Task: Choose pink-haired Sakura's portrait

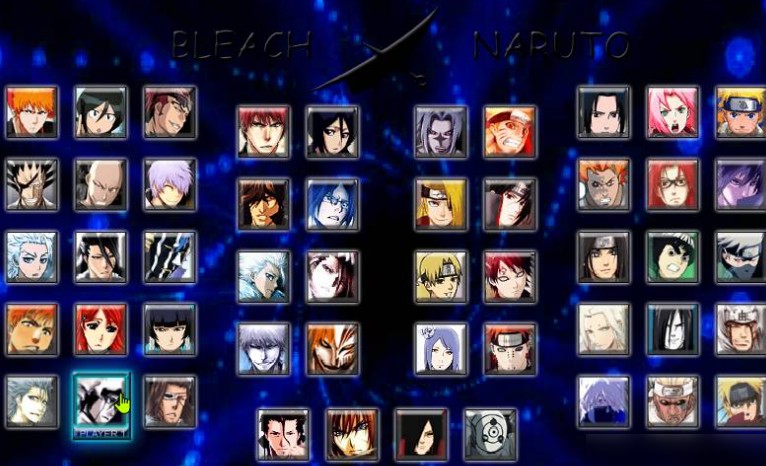Action: tap(672, 112)
